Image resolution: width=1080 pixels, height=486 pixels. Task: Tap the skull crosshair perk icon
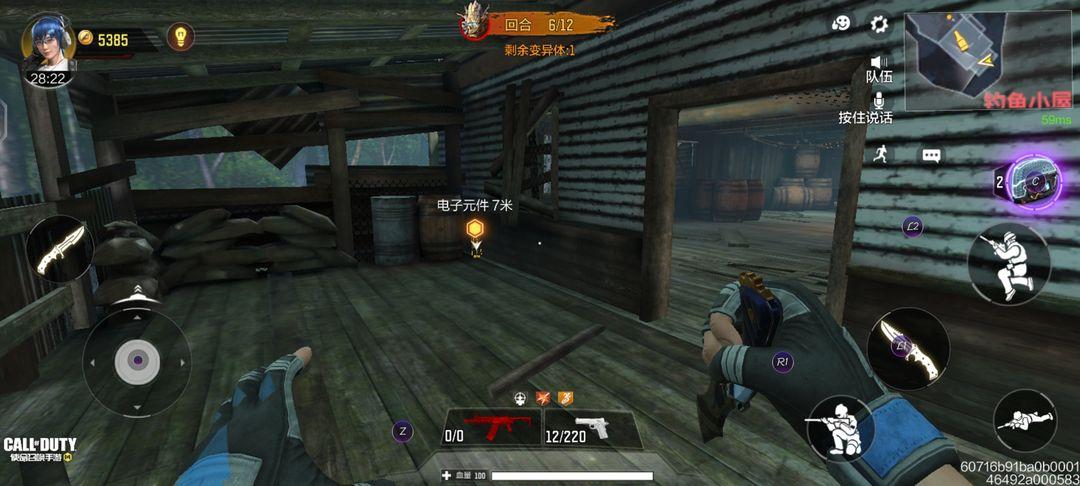tap(520, 398)
